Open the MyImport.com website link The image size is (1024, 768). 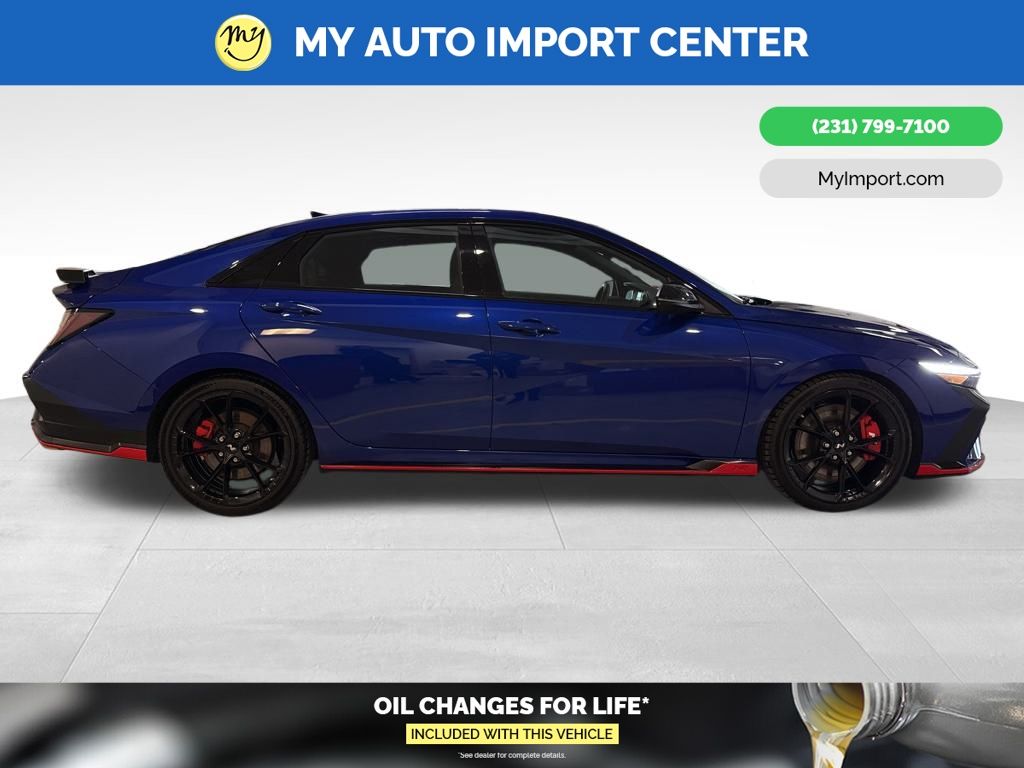point(880,179)
